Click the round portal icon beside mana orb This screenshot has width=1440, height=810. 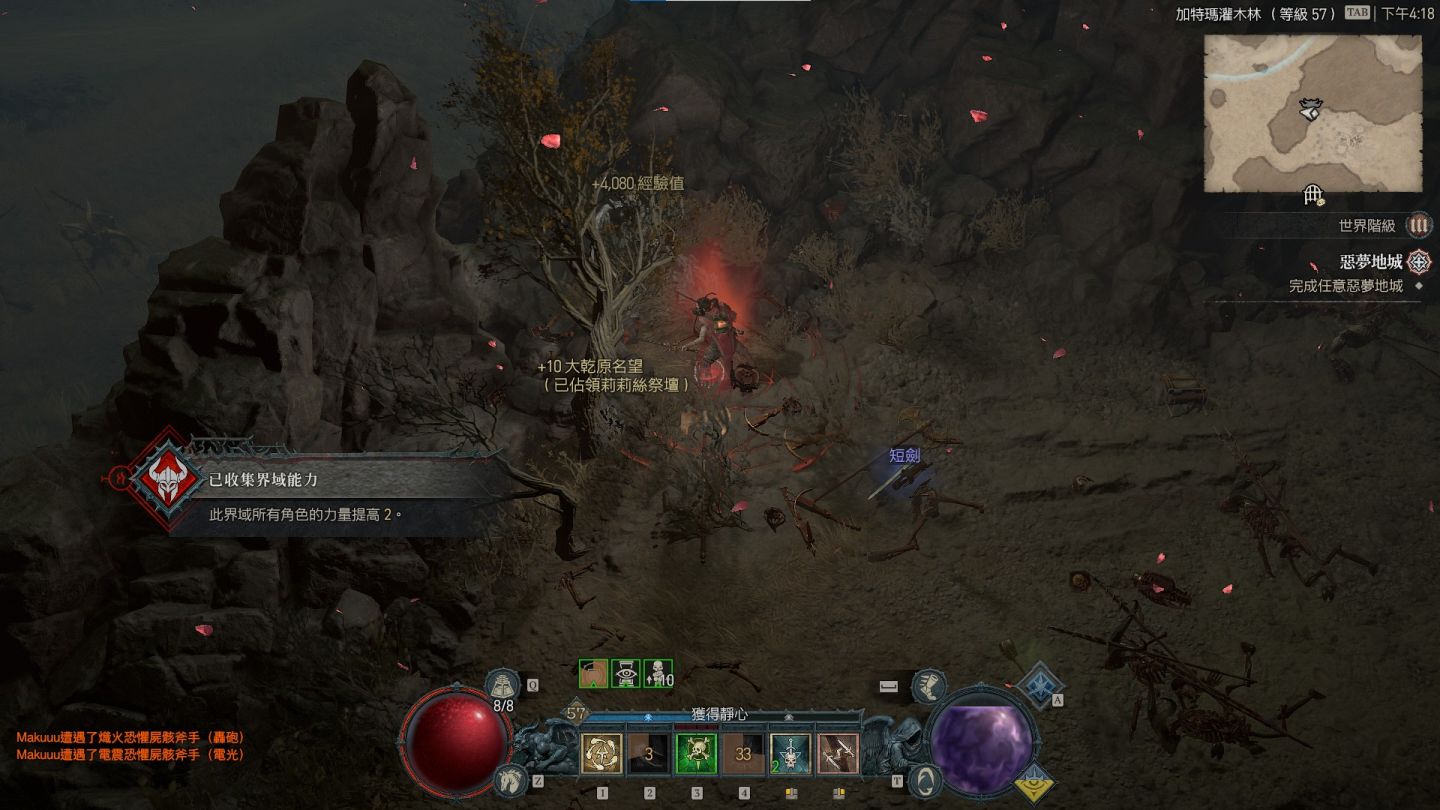coord(925,779)
